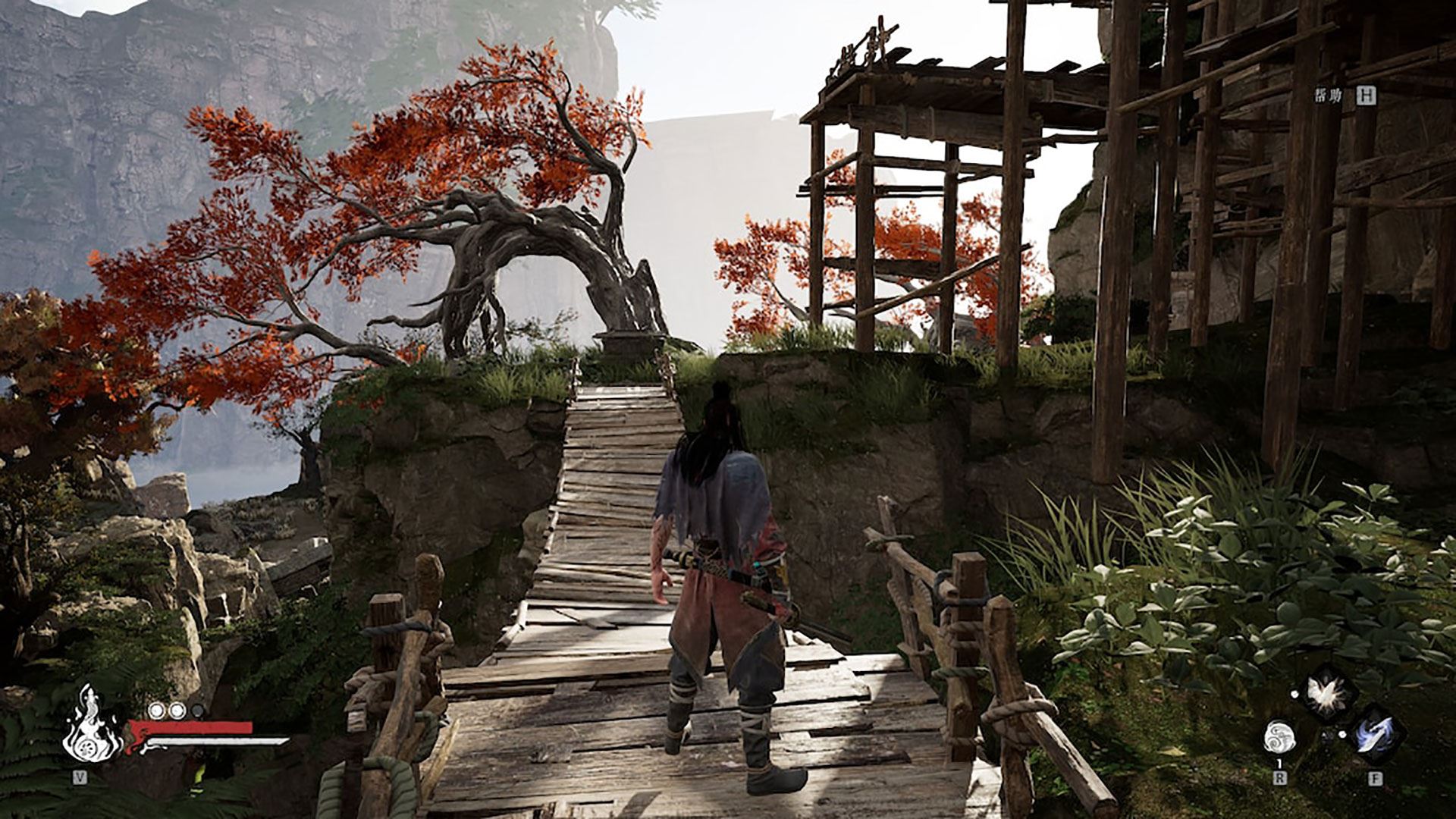Activate the white burst skill icon
The width and height of the screenshot is (1456, 819).
point(1326,692)
